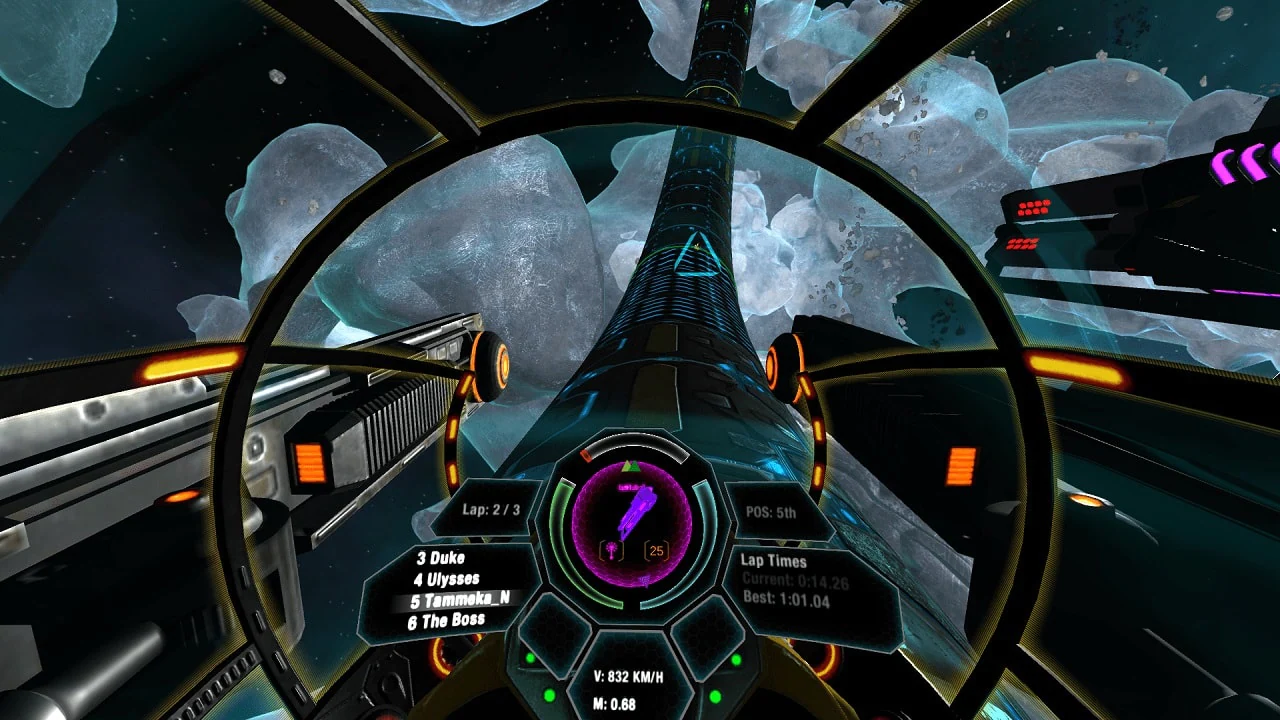Click the V: 832 KM/H speed readout

[631, 675]
